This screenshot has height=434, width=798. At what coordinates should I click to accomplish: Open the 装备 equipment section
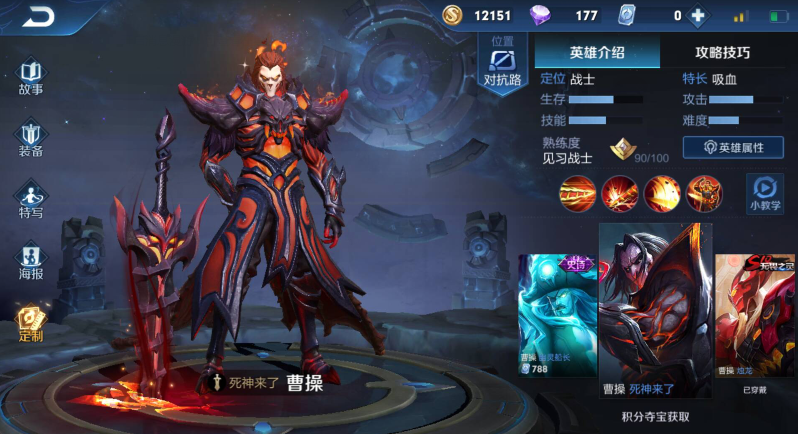pos(31,139)
